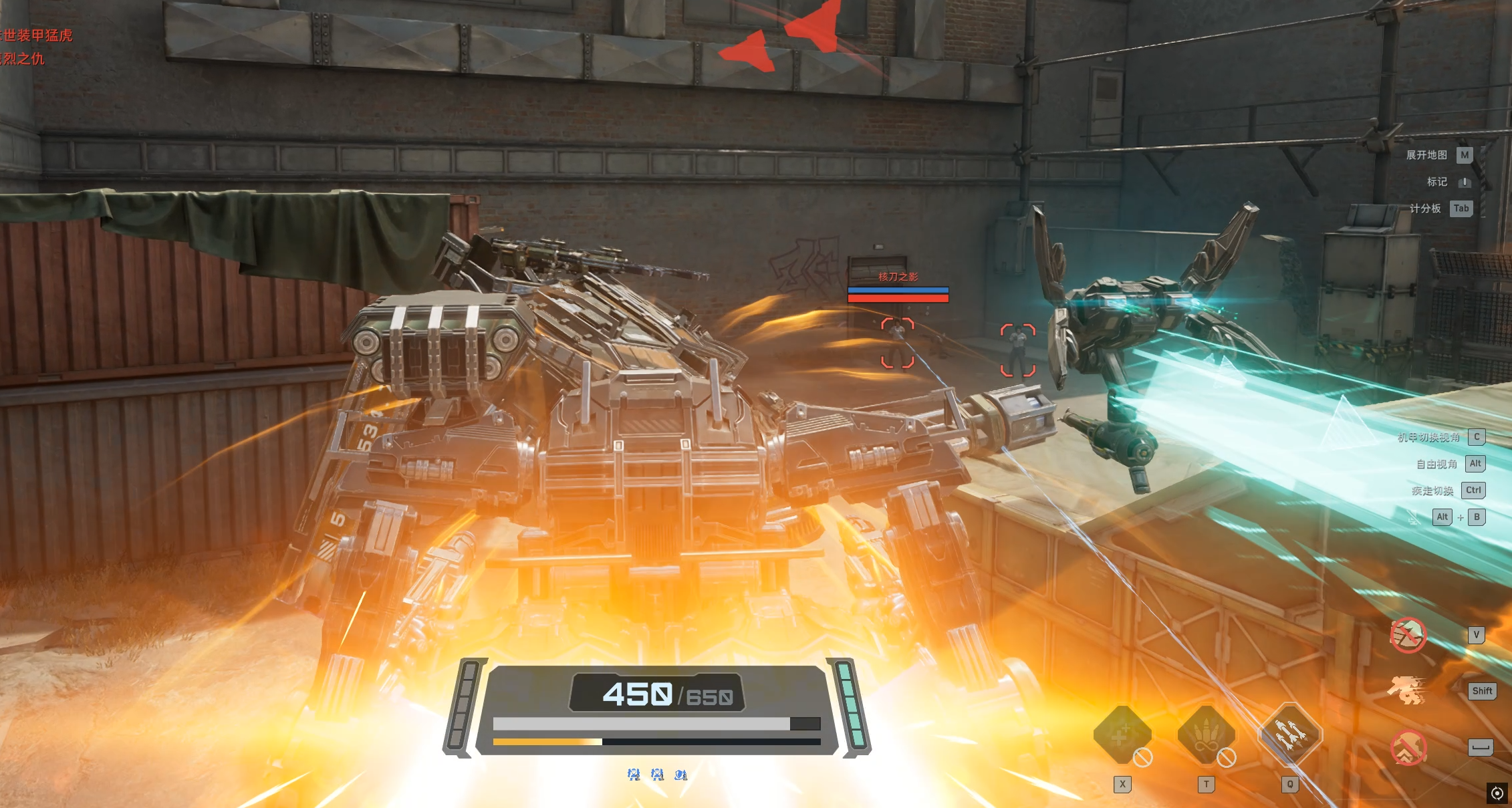The width and height of the screenshot is (1512, 808).
Task: Click the crossed-out ability icon above the dash
Action: click(x=1408, y=634)
